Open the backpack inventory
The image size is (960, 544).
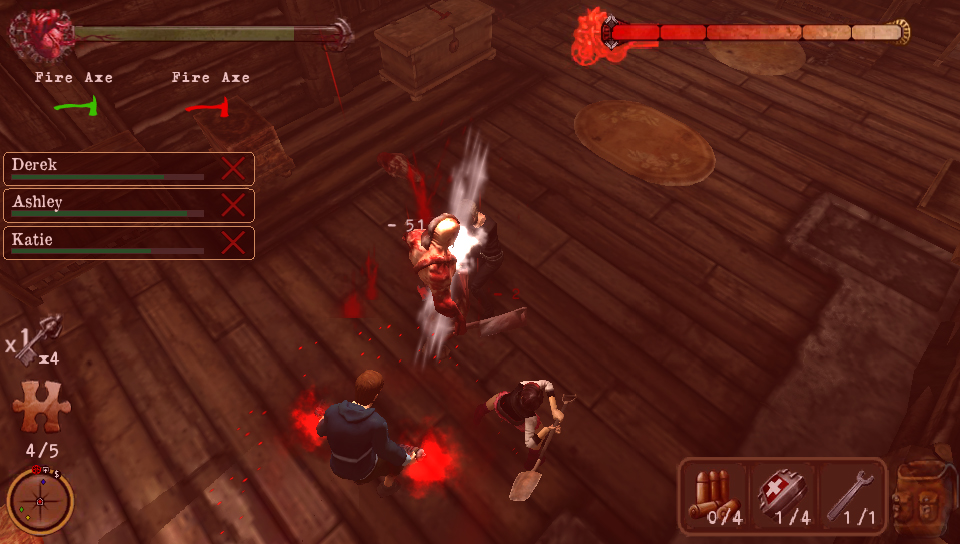[x=918, y=496]
